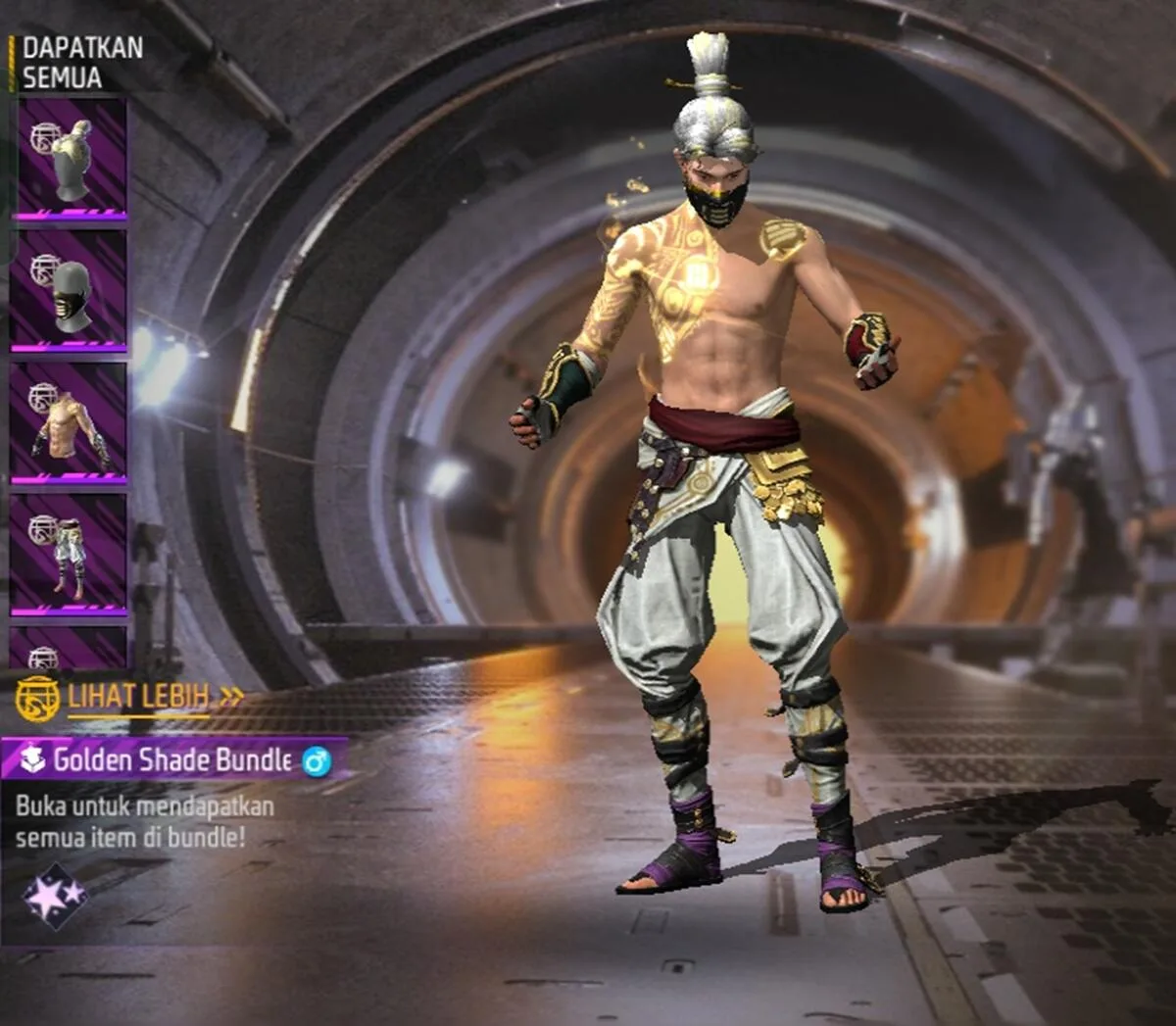Select the black and gold mask item
Screen dimensions: 1176x1026
point(69,290)
